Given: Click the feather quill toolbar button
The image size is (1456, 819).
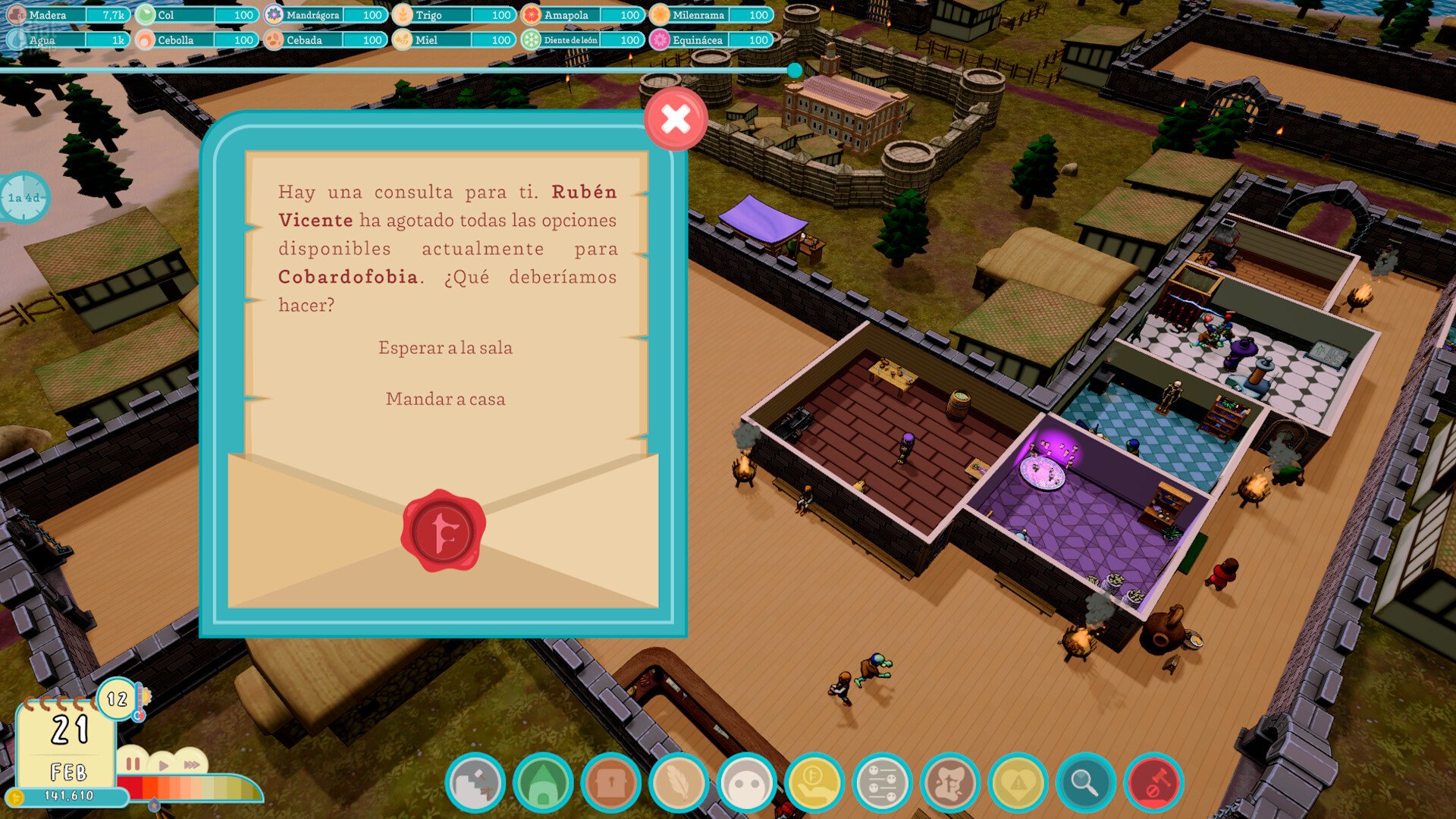Looking at the screenshot, I should click(x=679, y=783).
